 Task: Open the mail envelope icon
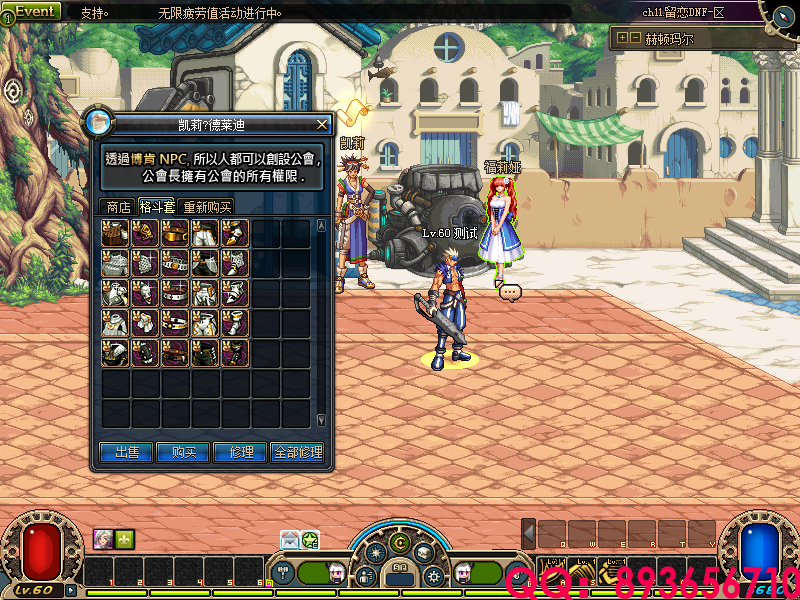click(290, 540)
